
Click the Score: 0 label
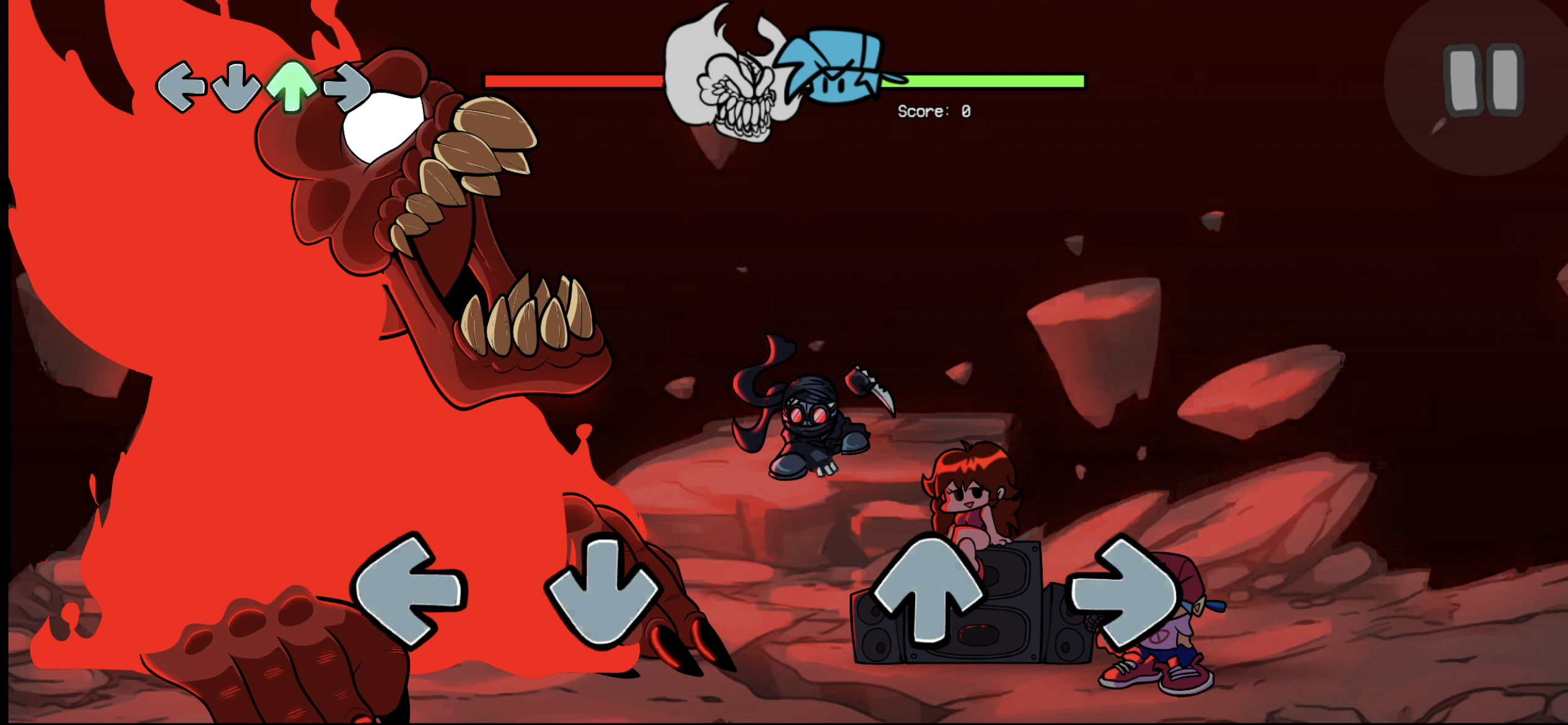pos(934,112)
